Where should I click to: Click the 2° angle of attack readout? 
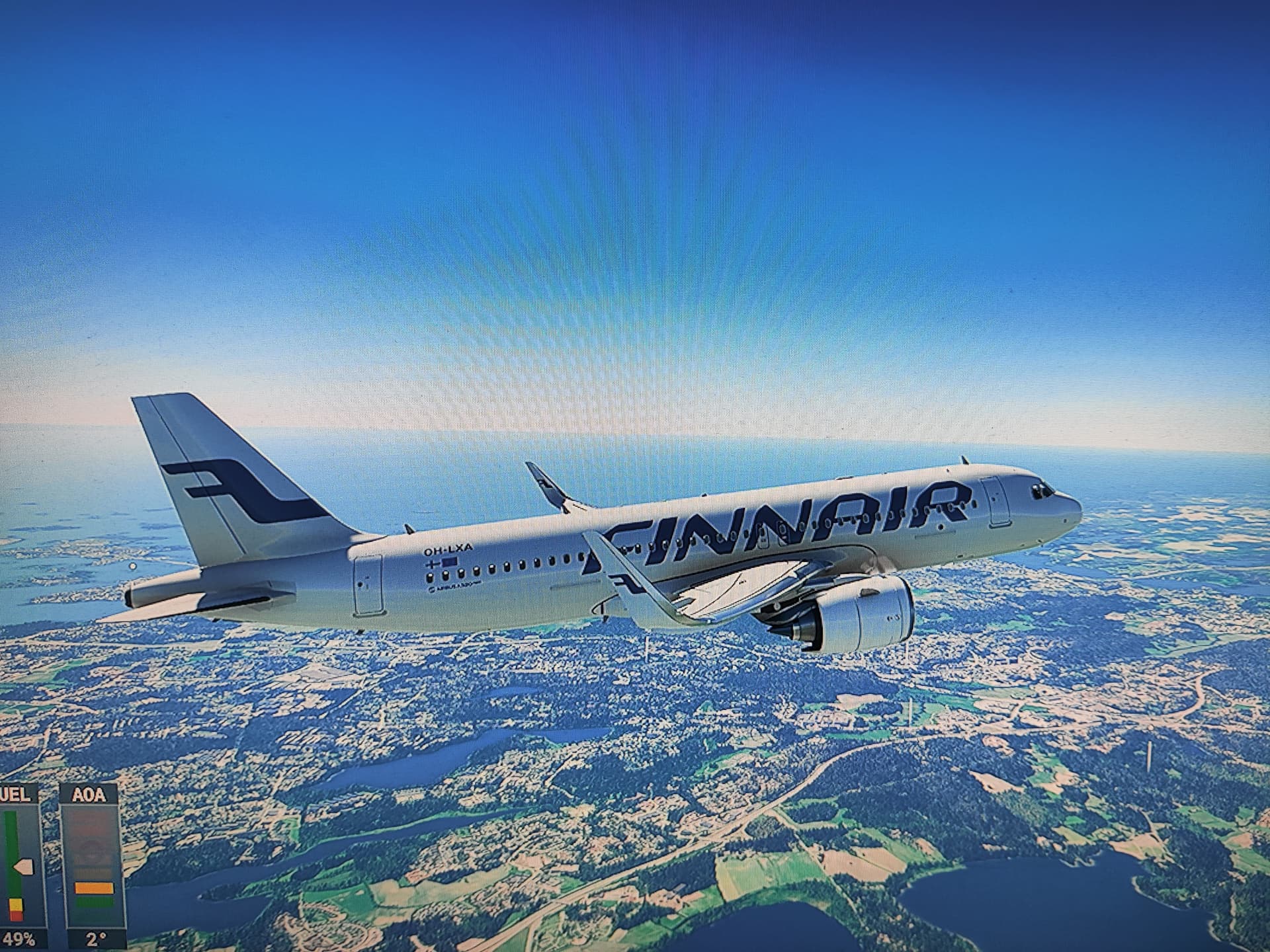coord(97,939)
